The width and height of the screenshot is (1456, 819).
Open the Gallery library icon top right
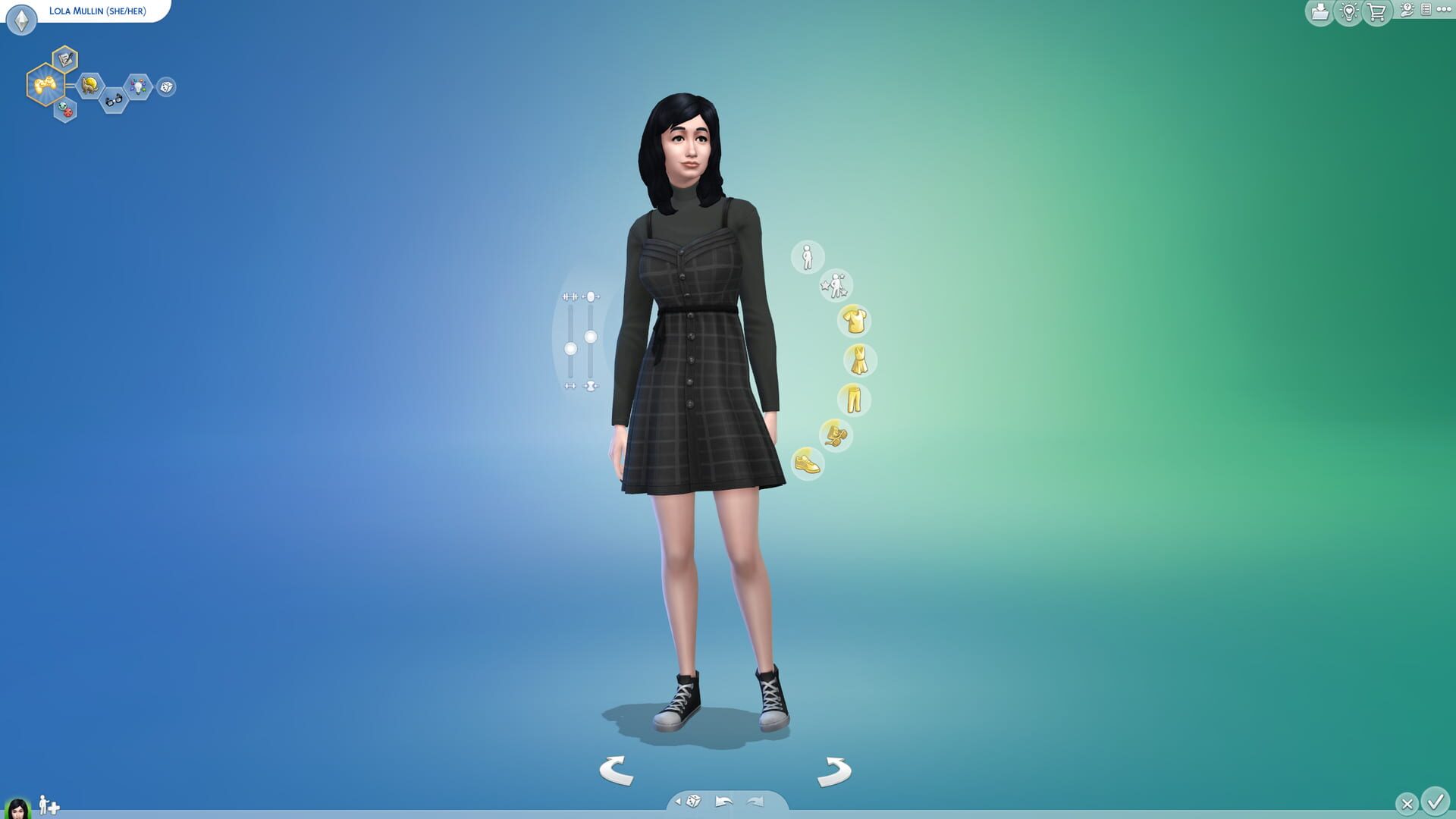(x=1319, y=13)
